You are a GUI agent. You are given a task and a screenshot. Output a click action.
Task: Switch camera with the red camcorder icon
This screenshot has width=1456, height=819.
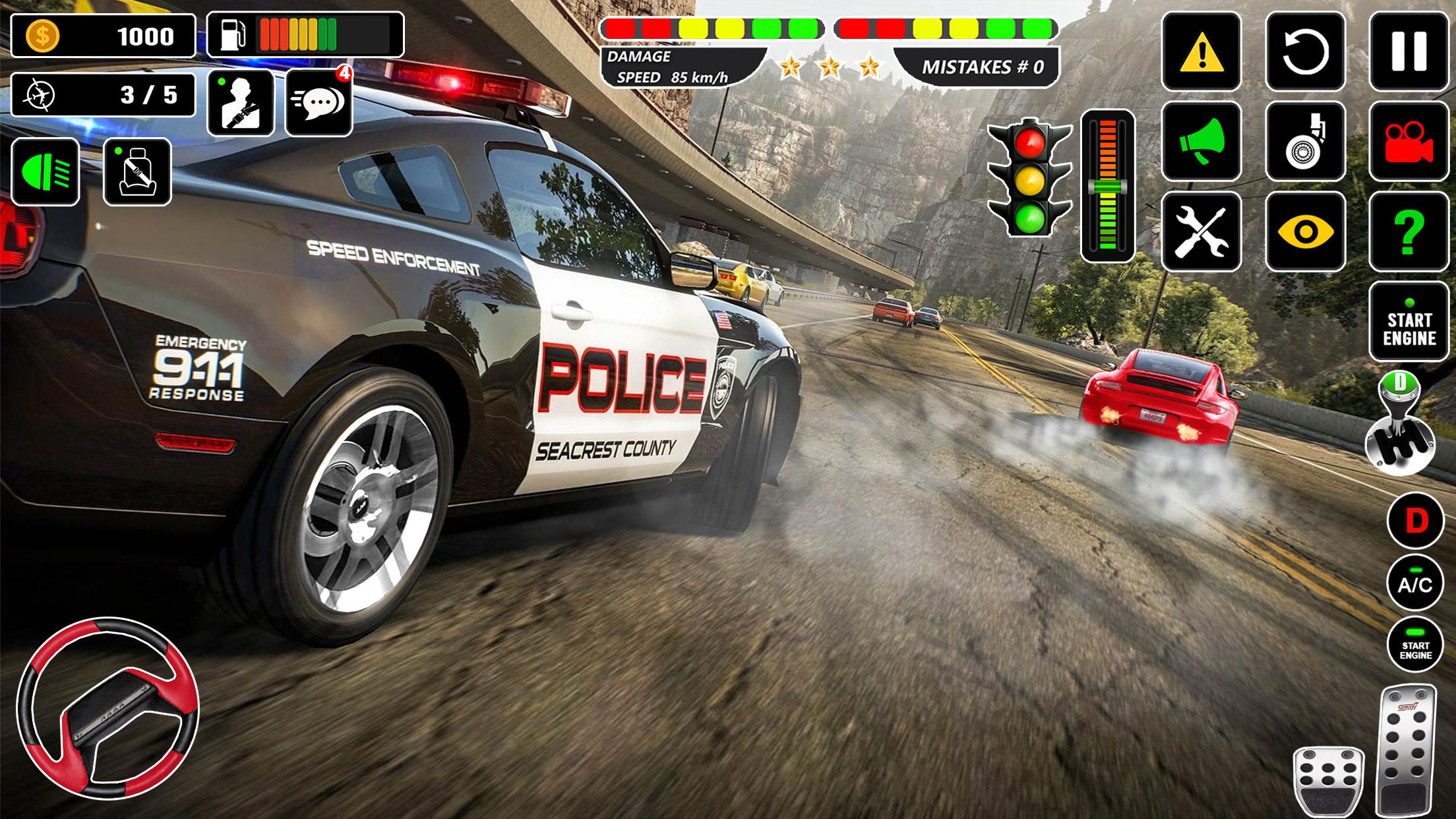pyautogui.click(x=1409, y=142)
